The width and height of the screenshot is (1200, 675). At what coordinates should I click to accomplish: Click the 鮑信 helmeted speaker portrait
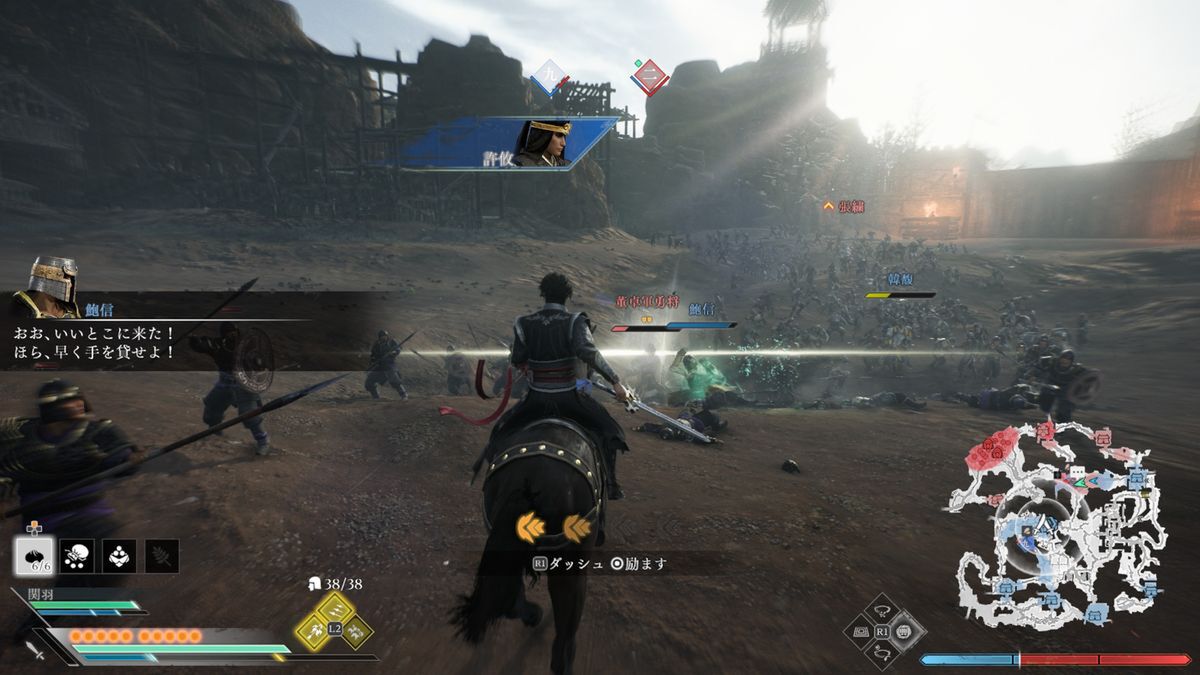click(50, 281)
